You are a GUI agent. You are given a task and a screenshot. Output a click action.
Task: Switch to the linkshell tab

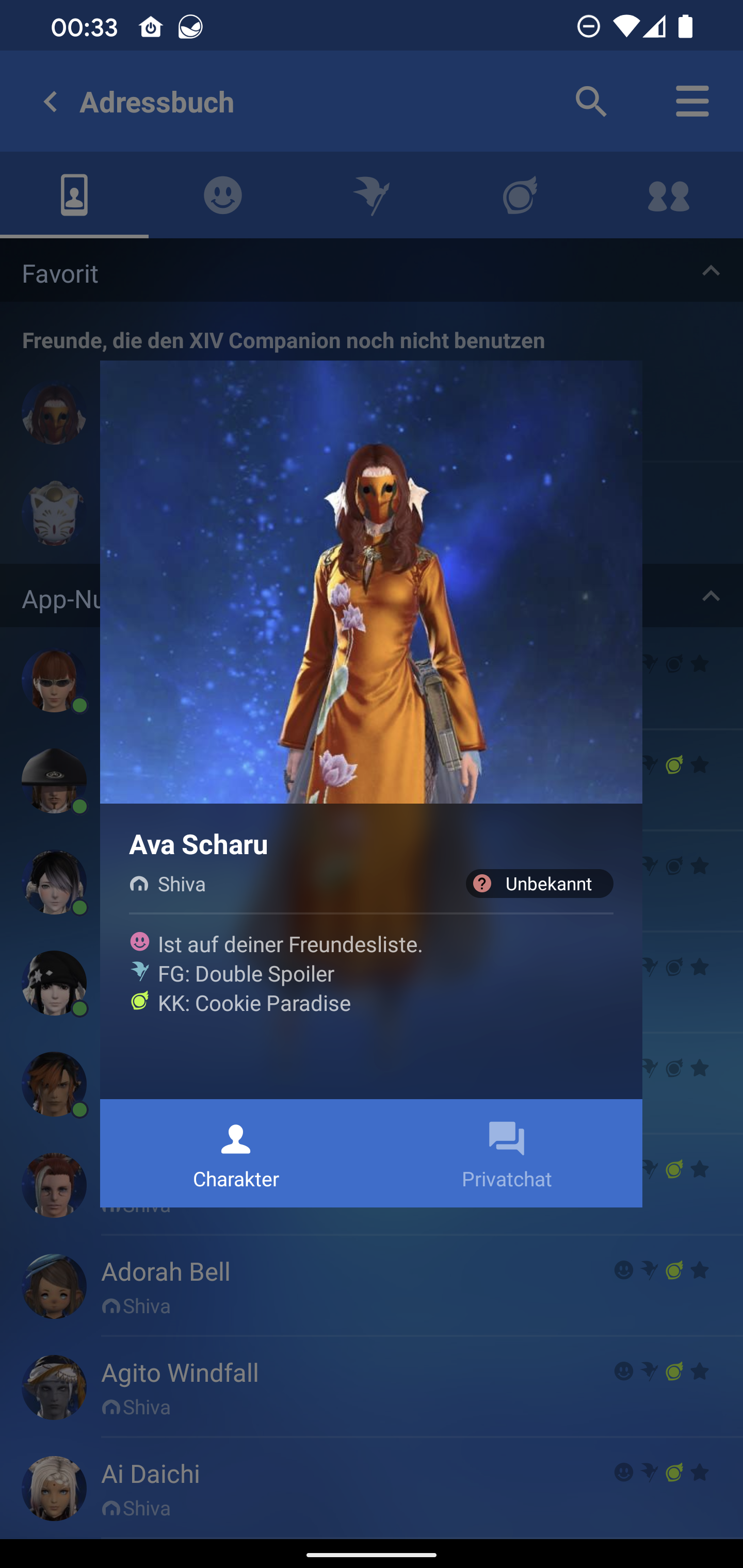pyautogui.click(x=520, y=195)
